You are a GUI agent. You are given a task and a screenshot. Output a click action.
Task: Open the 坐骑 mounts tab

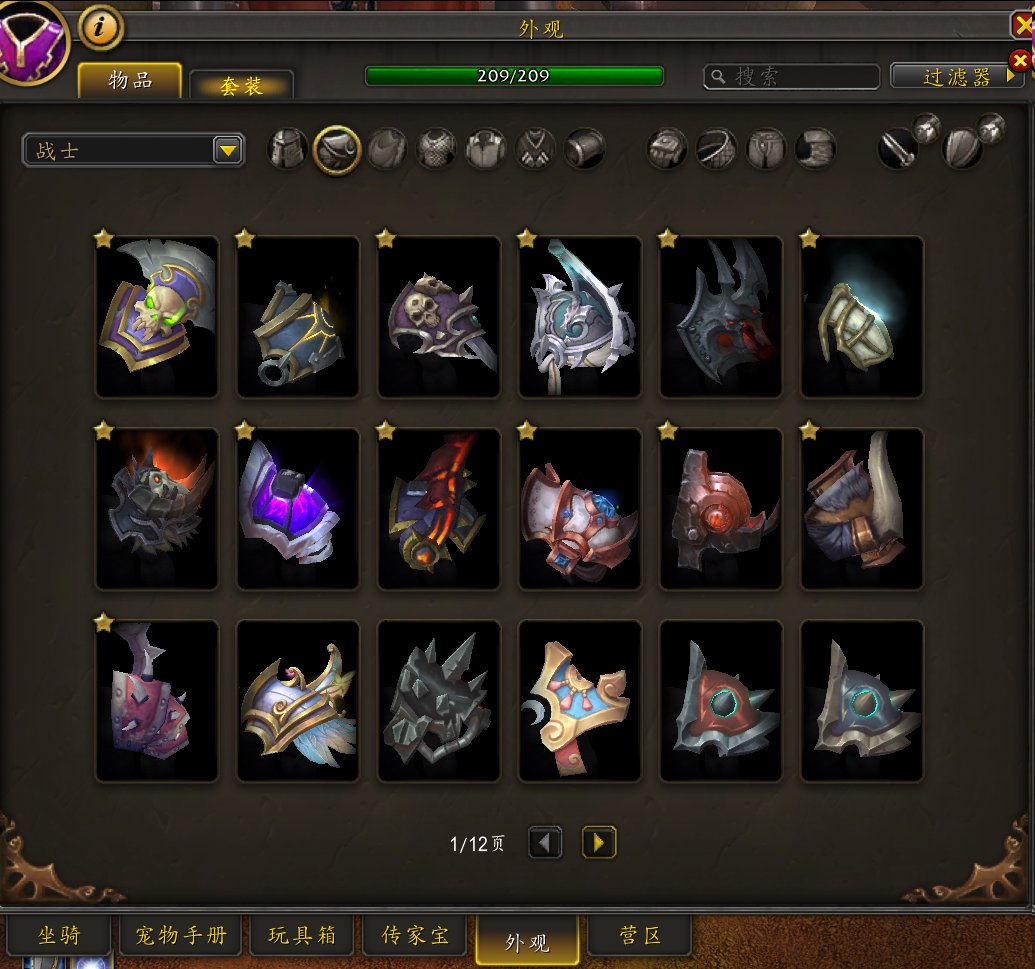click(x=60, y=936)
